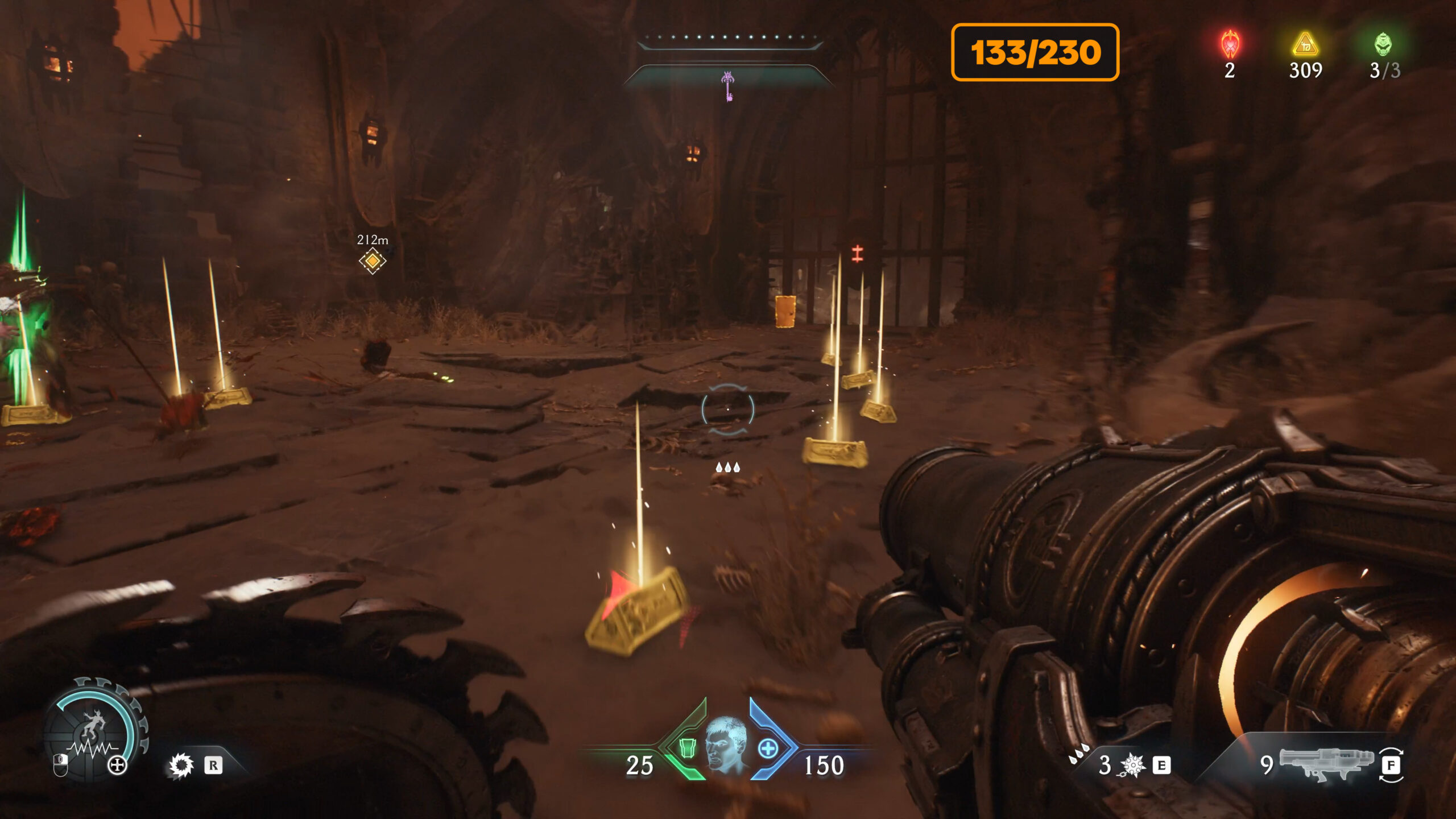Select the green helmet extra lives icon

click(1383, 44)
